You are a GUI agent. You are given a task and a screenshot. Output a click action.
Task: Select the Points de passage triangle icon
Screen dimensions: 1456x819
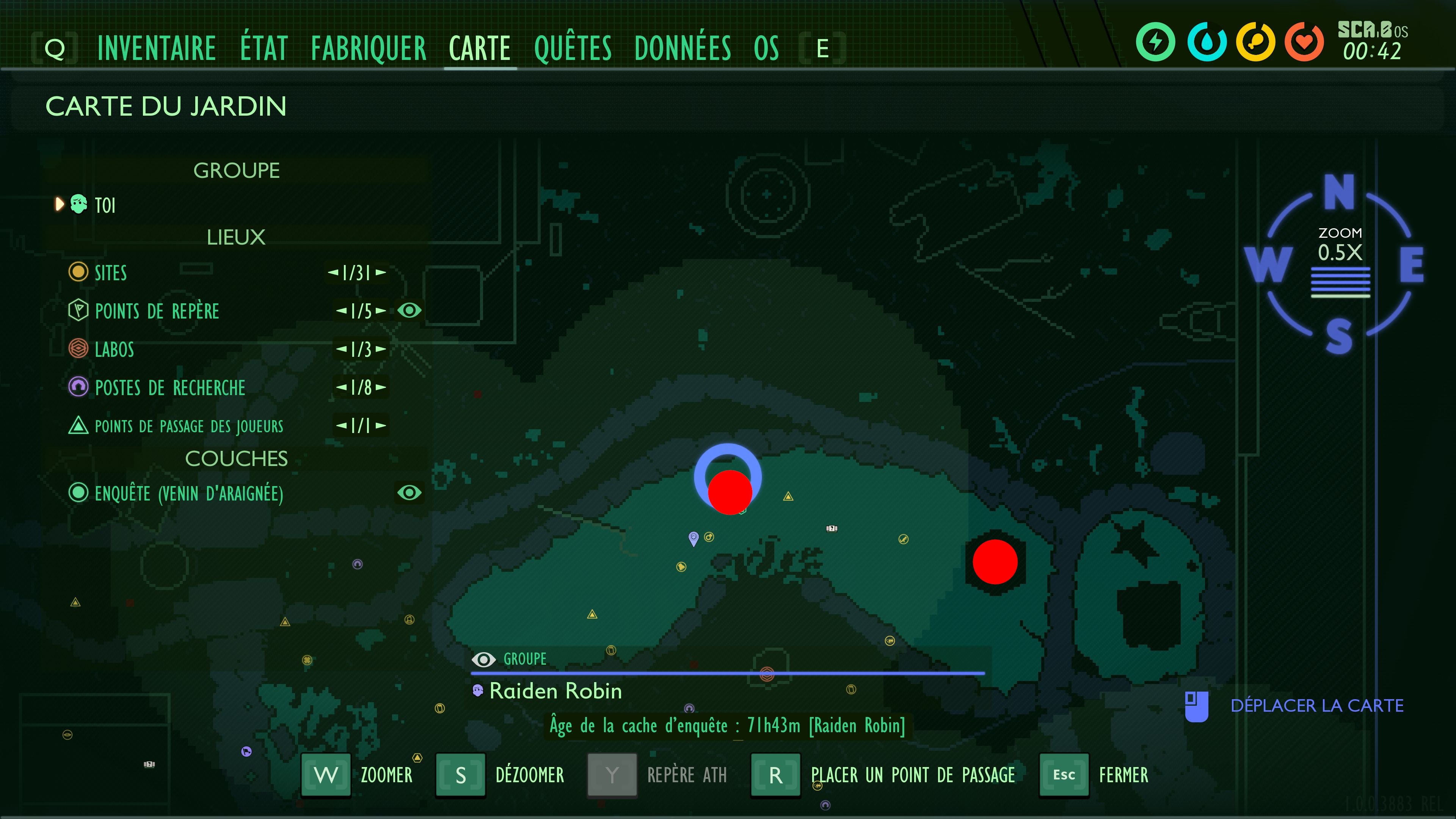click(x=78, y=426)
